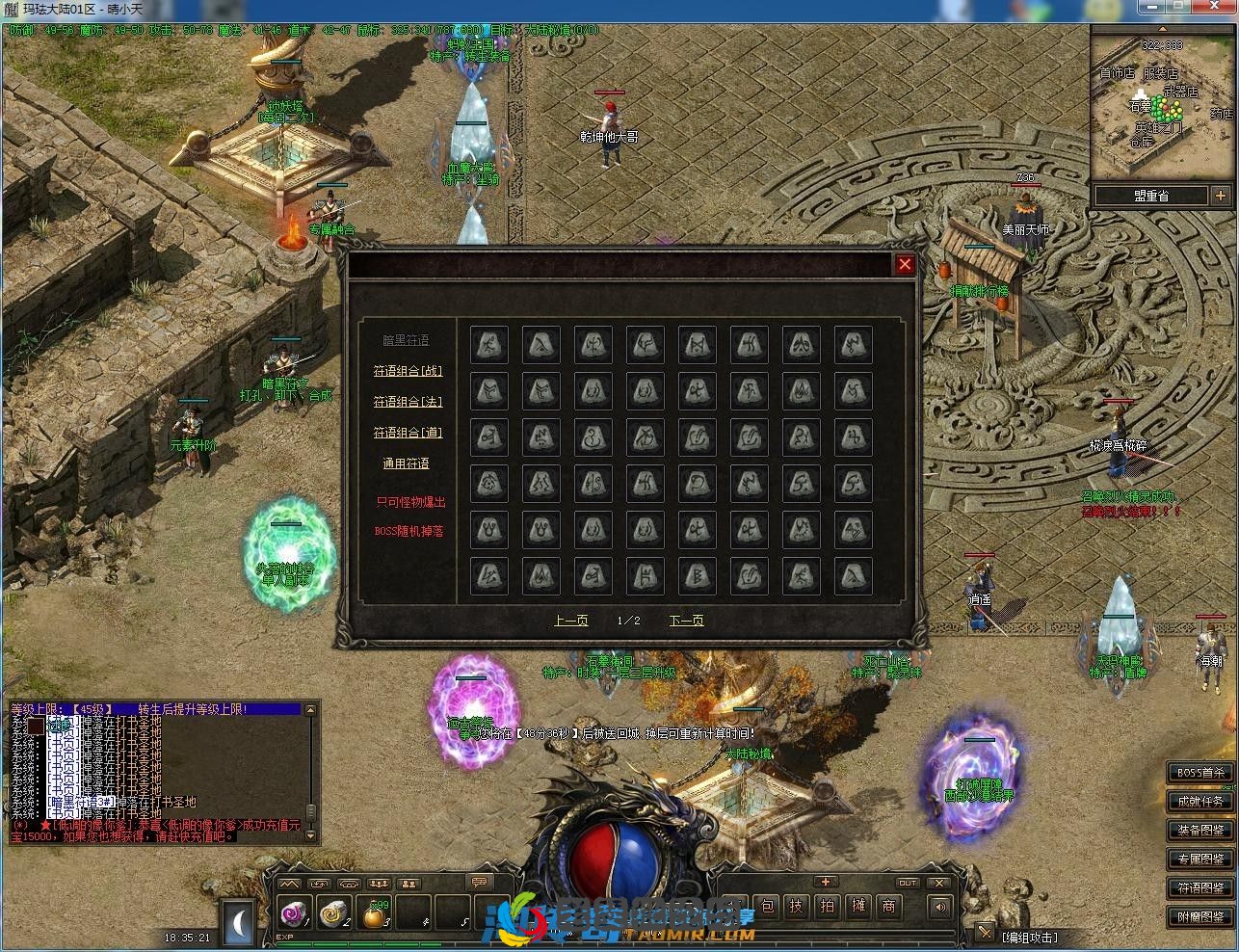Click 下一页 to view next rune page

point(686,621)
